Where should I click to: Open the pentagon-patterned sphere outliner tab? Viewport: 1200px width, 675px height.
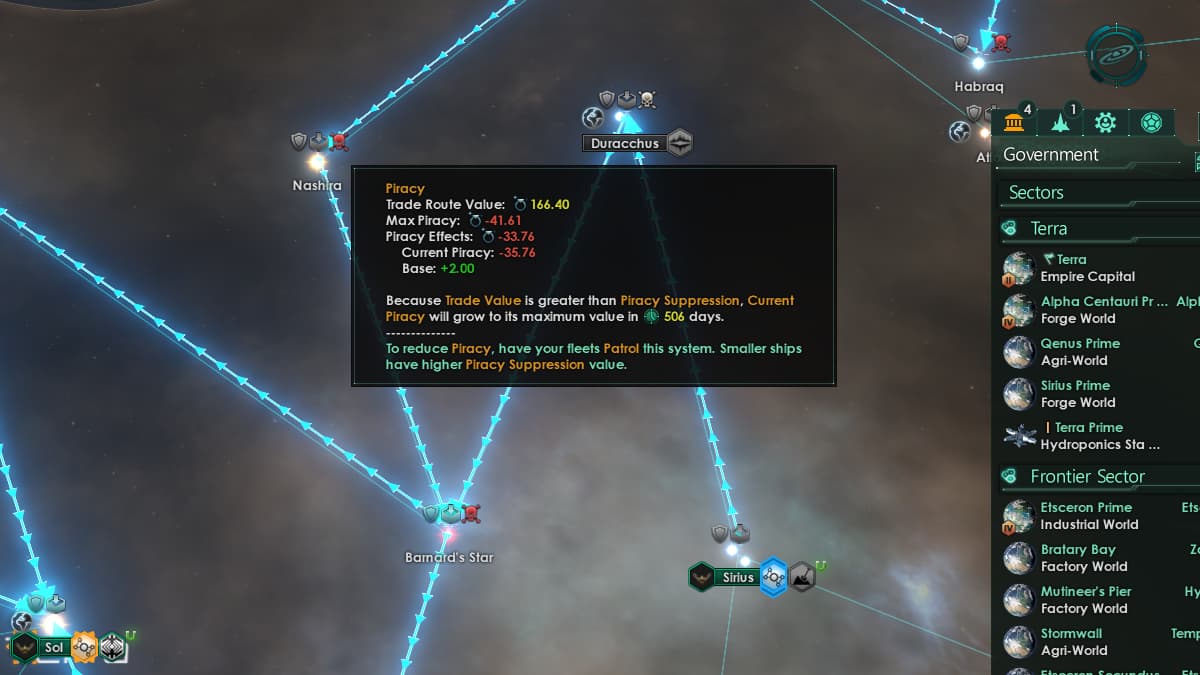point(1150,123)
